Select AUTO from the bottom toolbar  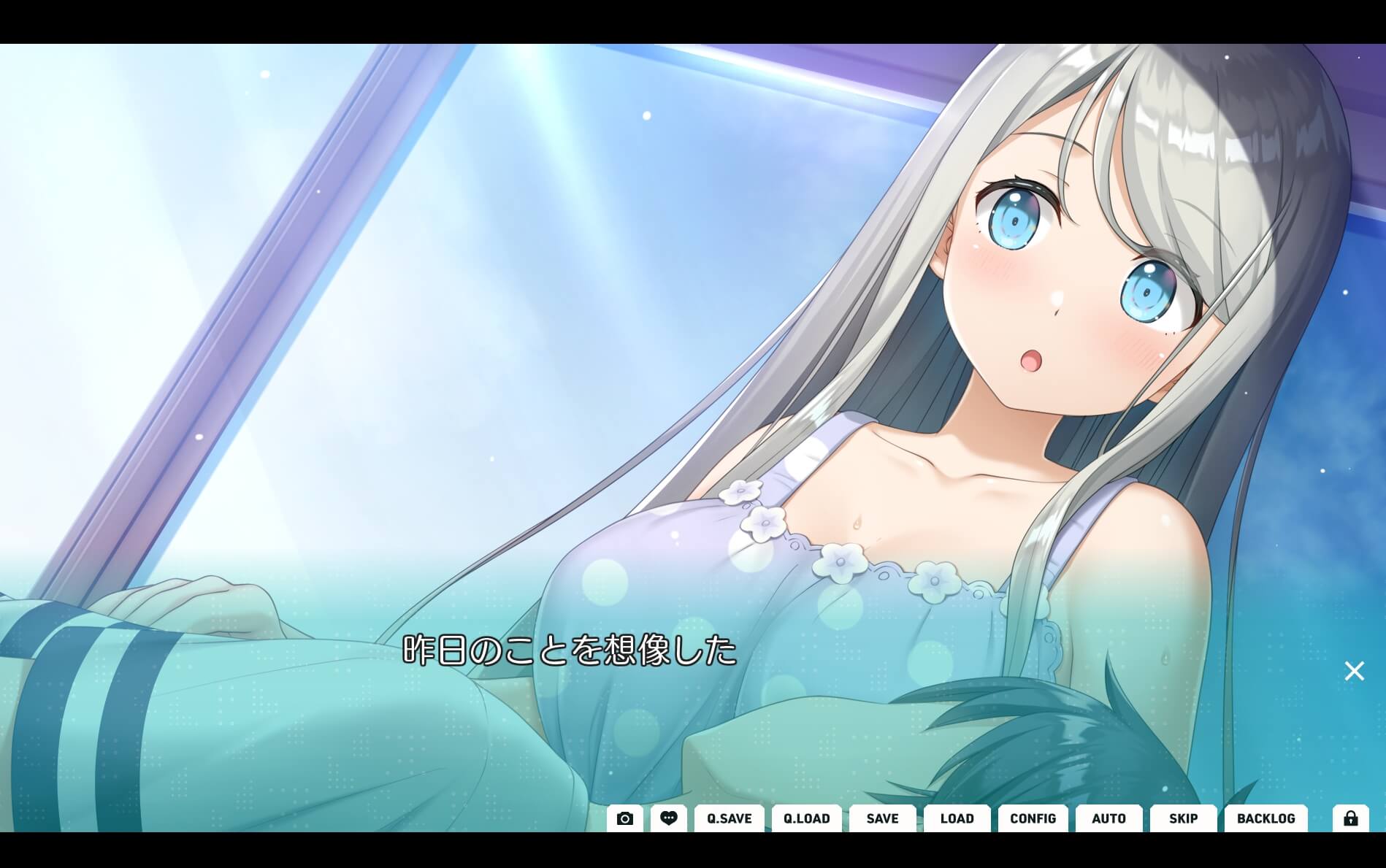coord(1108,818)
